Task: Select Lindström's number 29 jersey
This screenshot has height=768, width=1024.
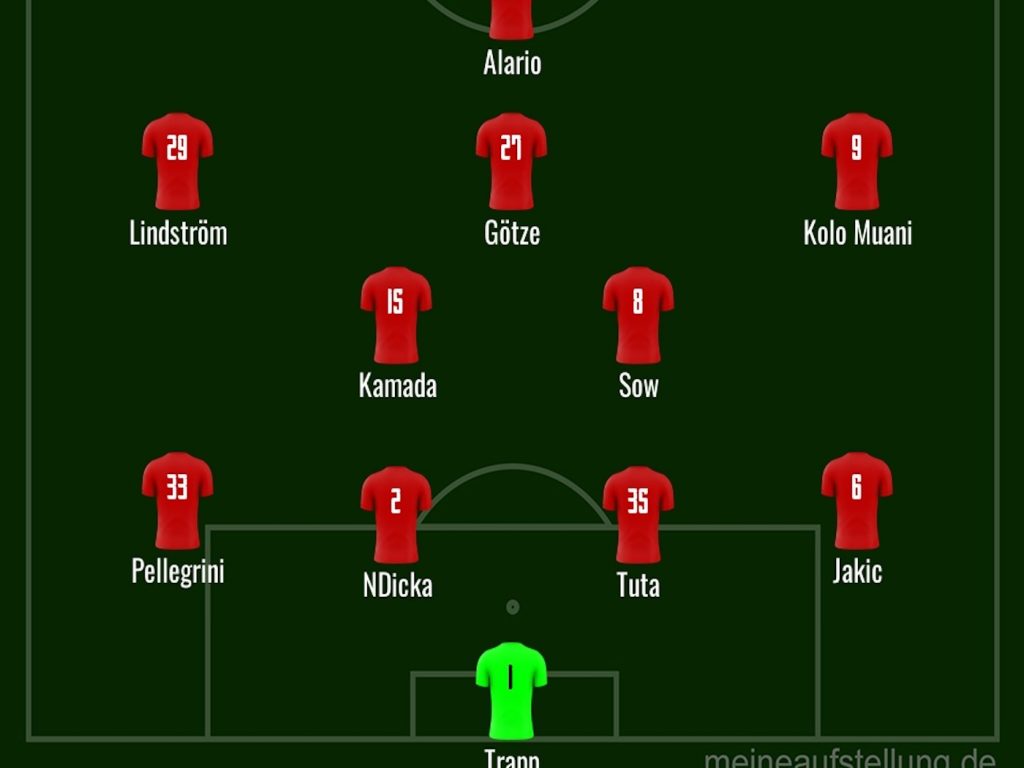Action: click(x=177, y=160)
